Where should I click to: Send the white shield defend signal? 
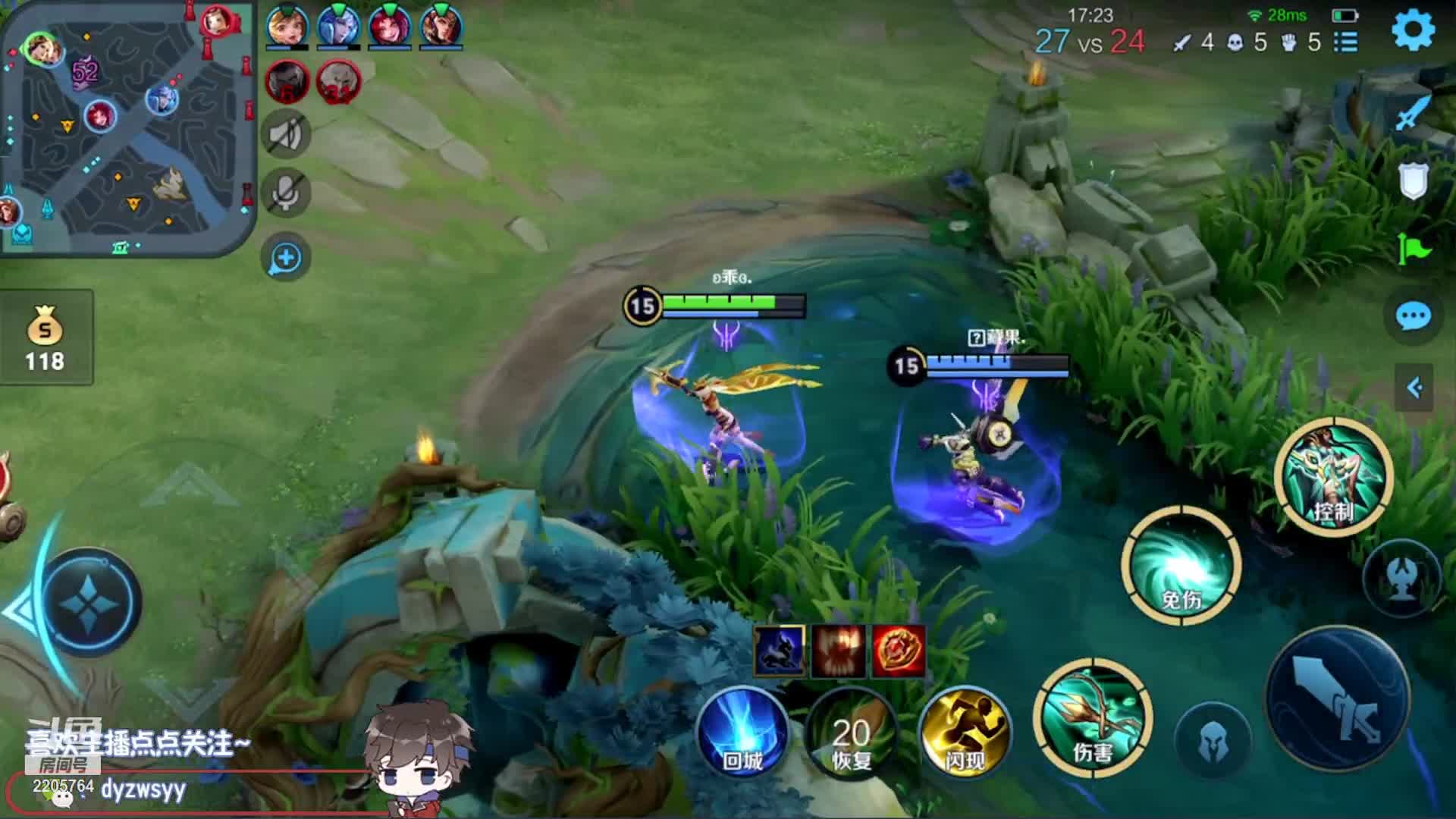coord(1413,180)
